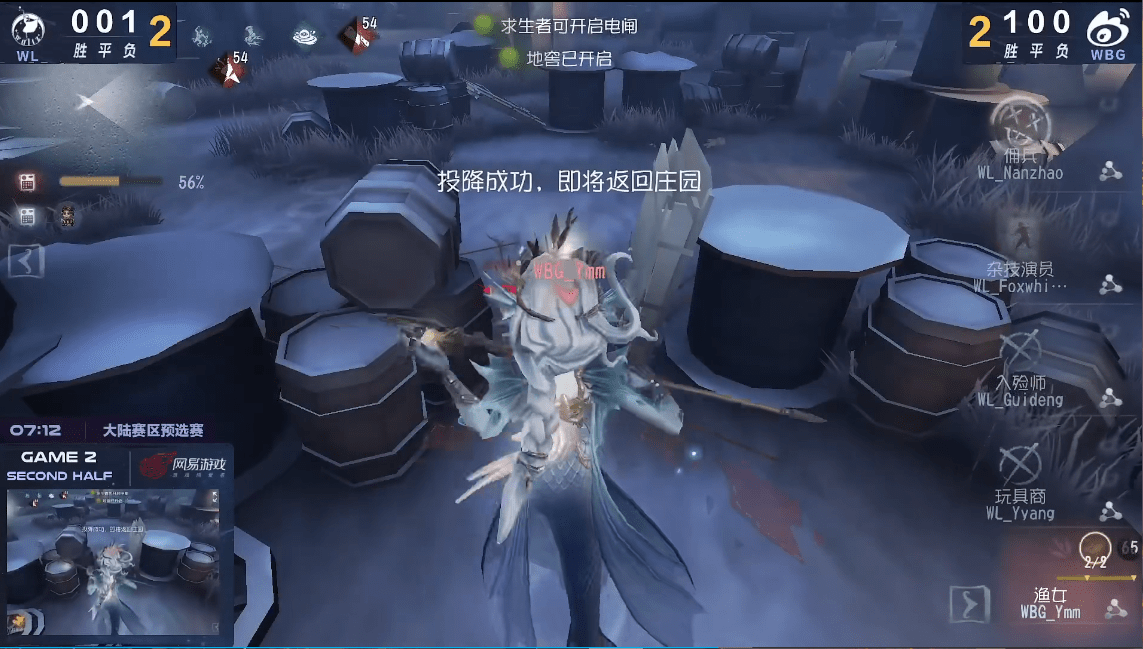The height and width of the screenshot is (649, 1143).
Task: Click the WBG team Weibo logo
Action: 1107,32
